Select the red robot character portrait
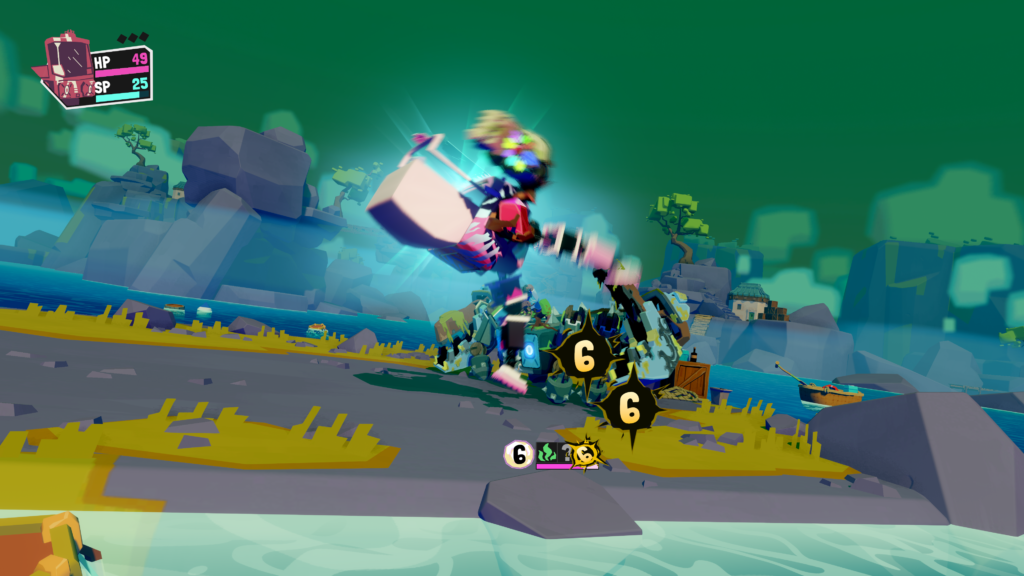This screenshot has height=576, width=1024. tap(68, 68)
